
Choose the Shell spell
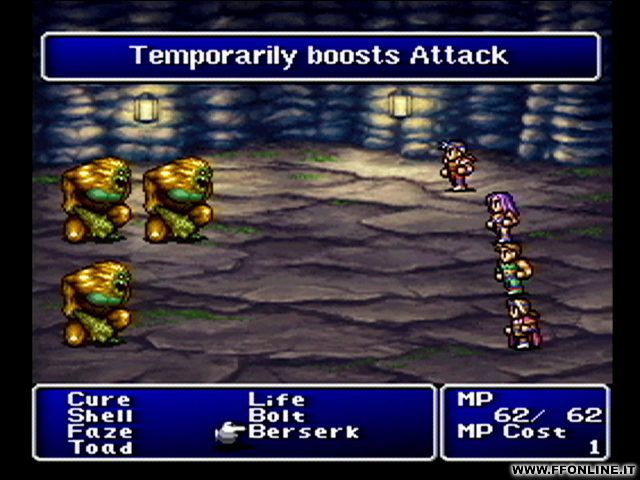100,416
